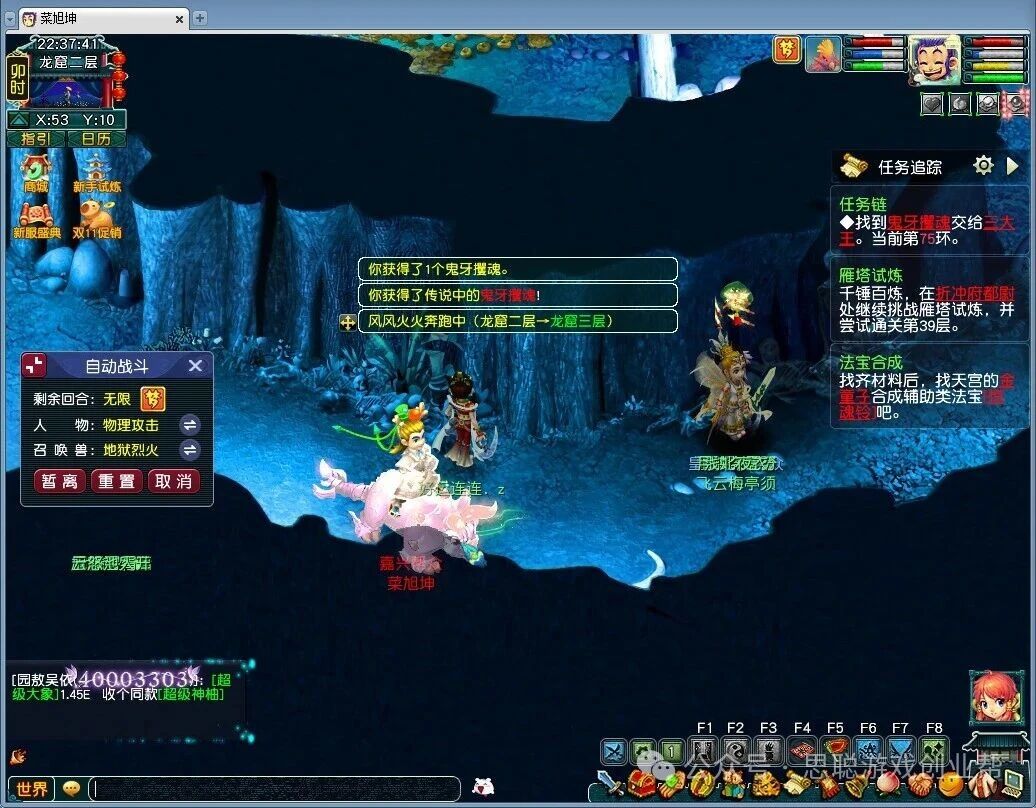The height and width of the screenshot is (808, 1036).
Task: Open the treasure chest icon in bottom bar
Action: point(641,784)
